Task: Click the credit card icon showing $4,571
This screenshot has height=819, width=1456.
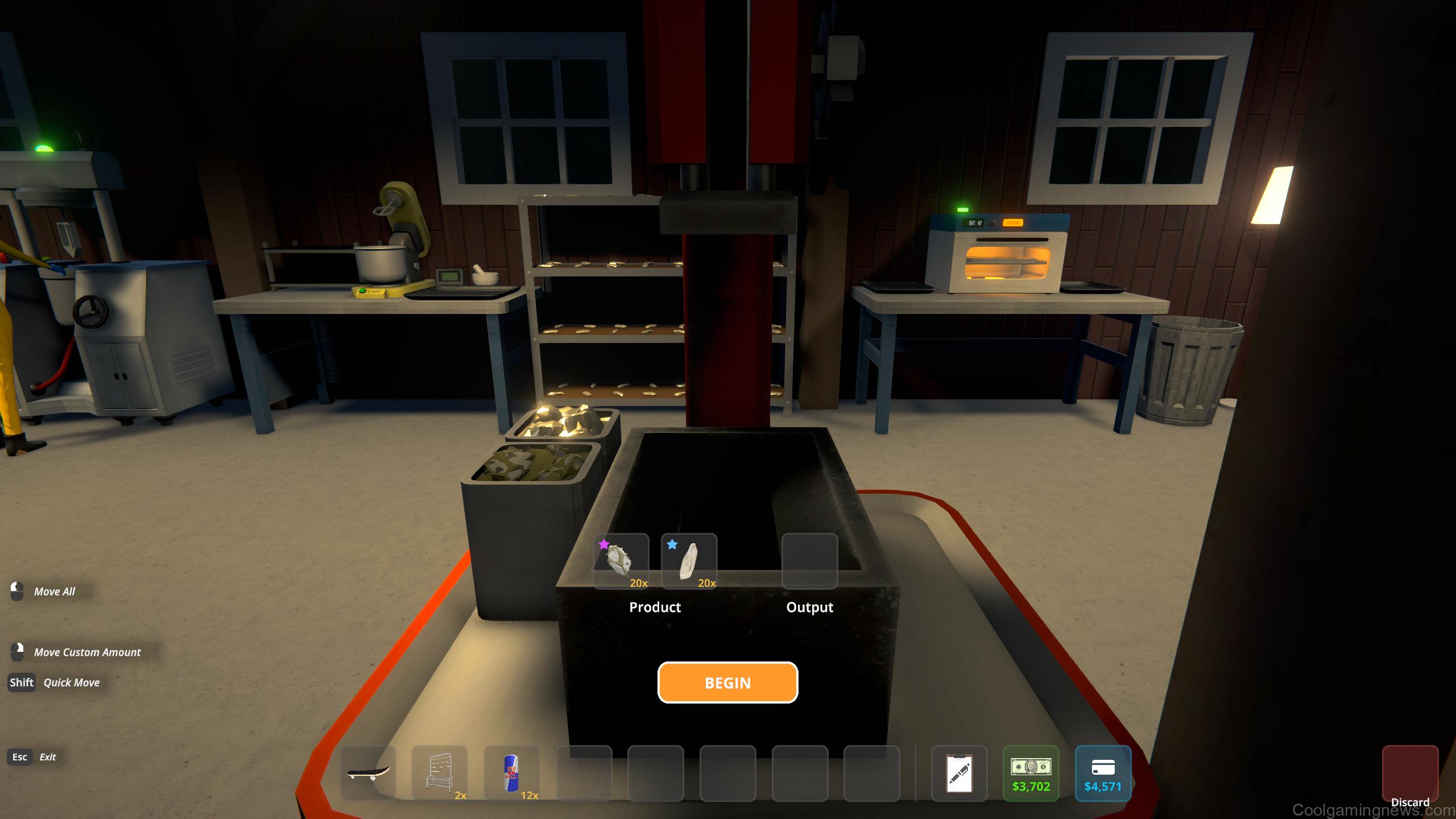Action: click(x=1103, y=774)
